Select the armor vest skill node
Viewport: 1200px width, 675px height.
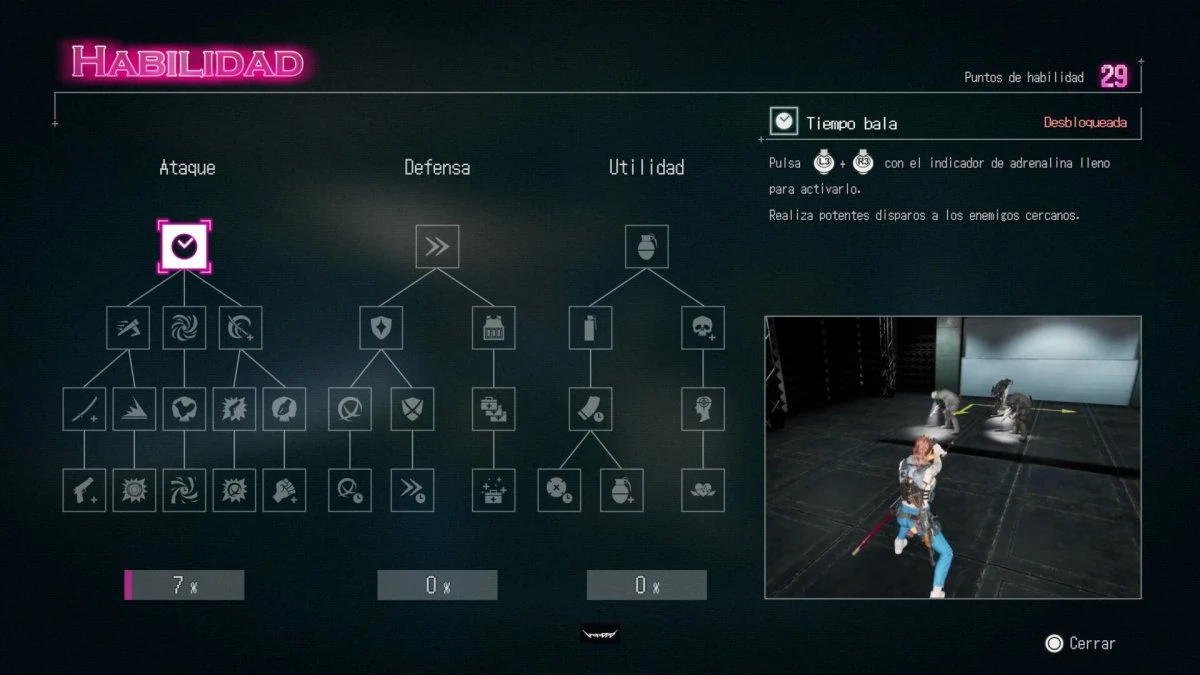493,327
